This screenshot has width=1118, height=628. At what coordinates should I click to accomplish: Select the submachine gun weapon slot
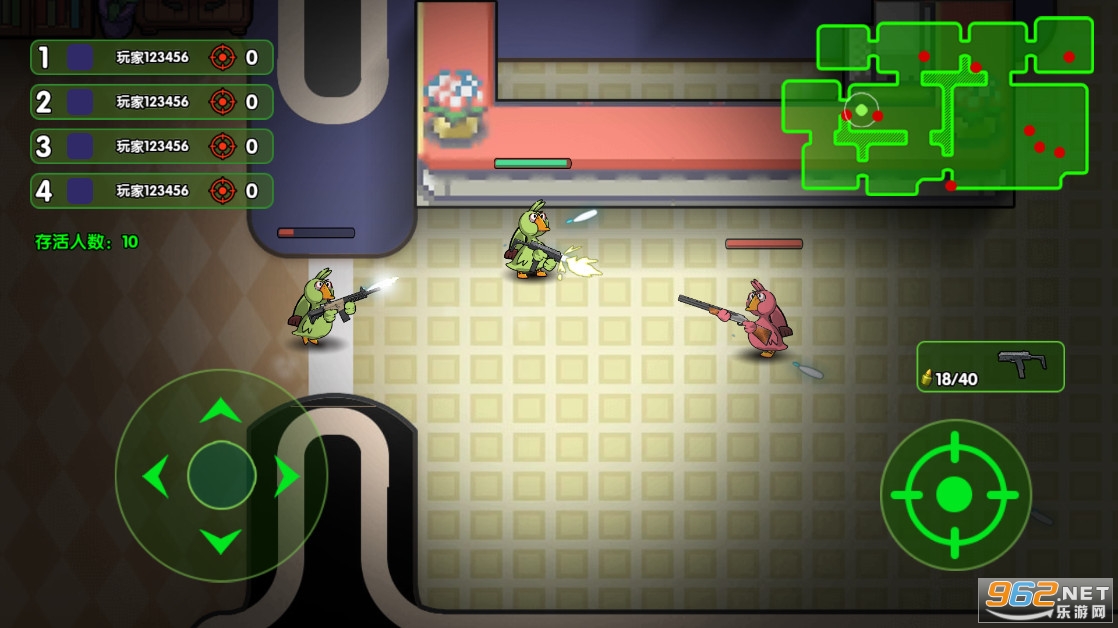pyautogui.click(x=990, y=367)
